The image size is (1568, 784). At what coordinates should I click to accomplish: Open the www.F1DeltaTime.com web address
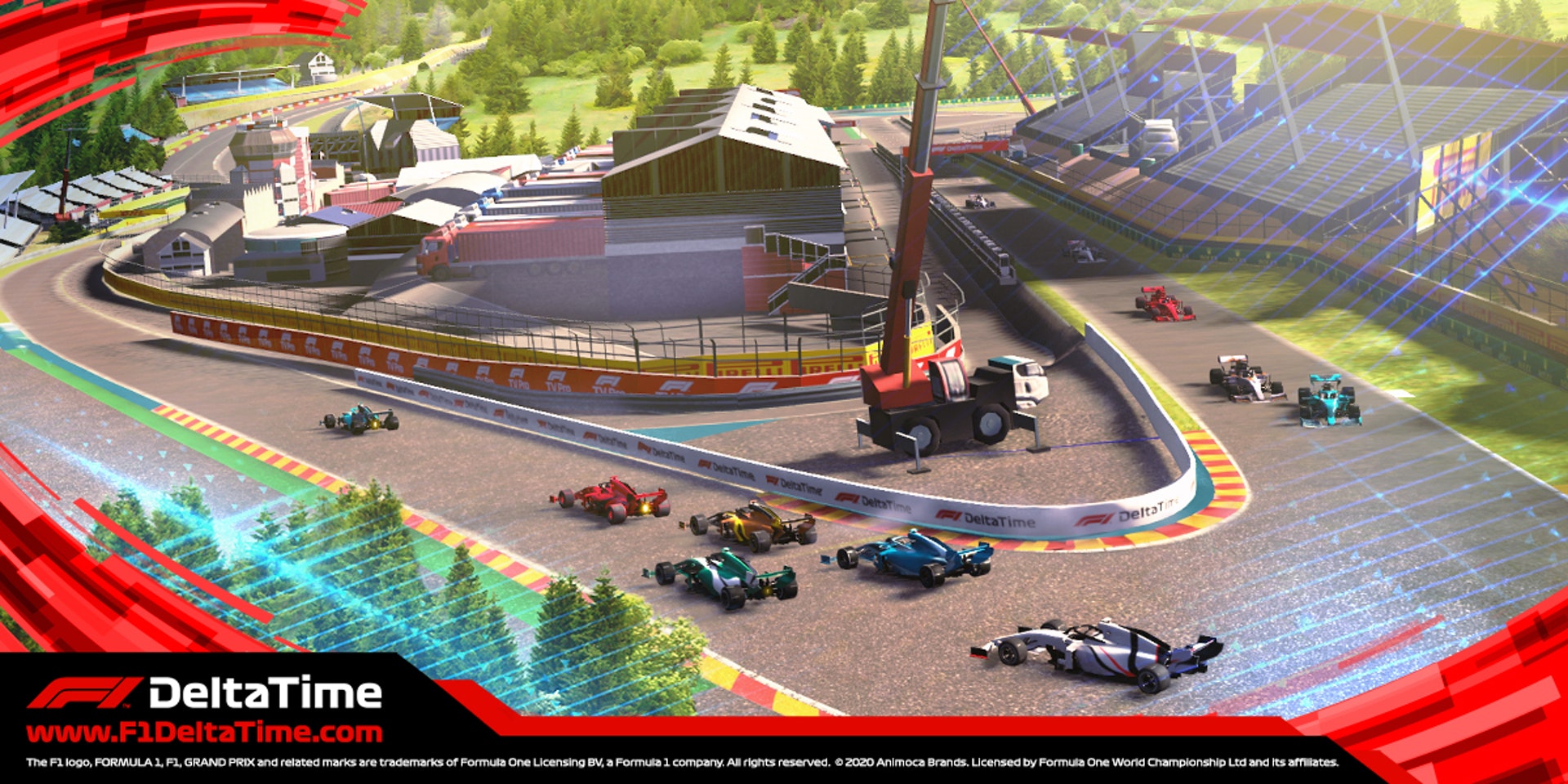pos(204,732)
